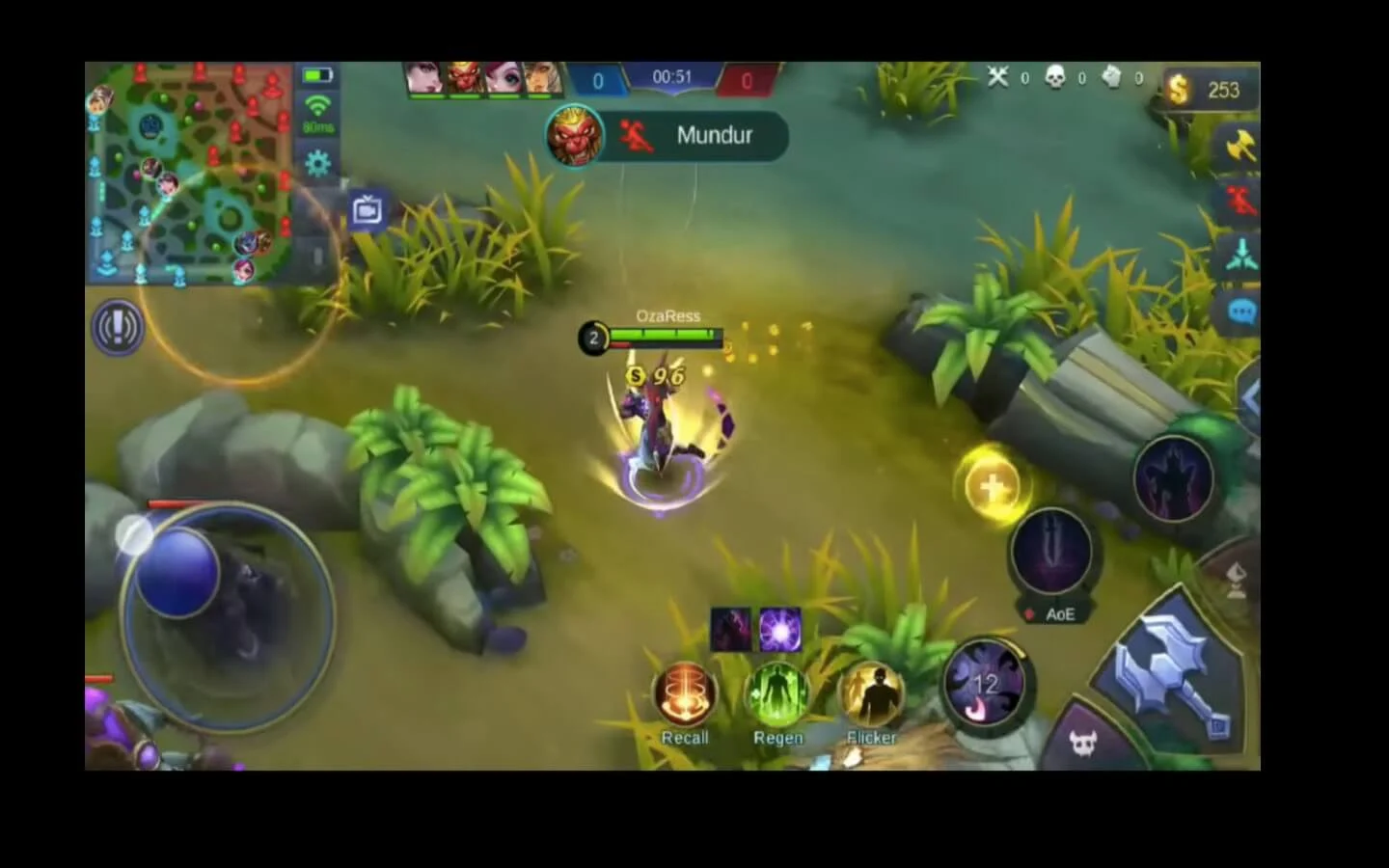Trigger the skill on 12 cooldown
This screenshot has width=1389, height=868.
[984, 684]
